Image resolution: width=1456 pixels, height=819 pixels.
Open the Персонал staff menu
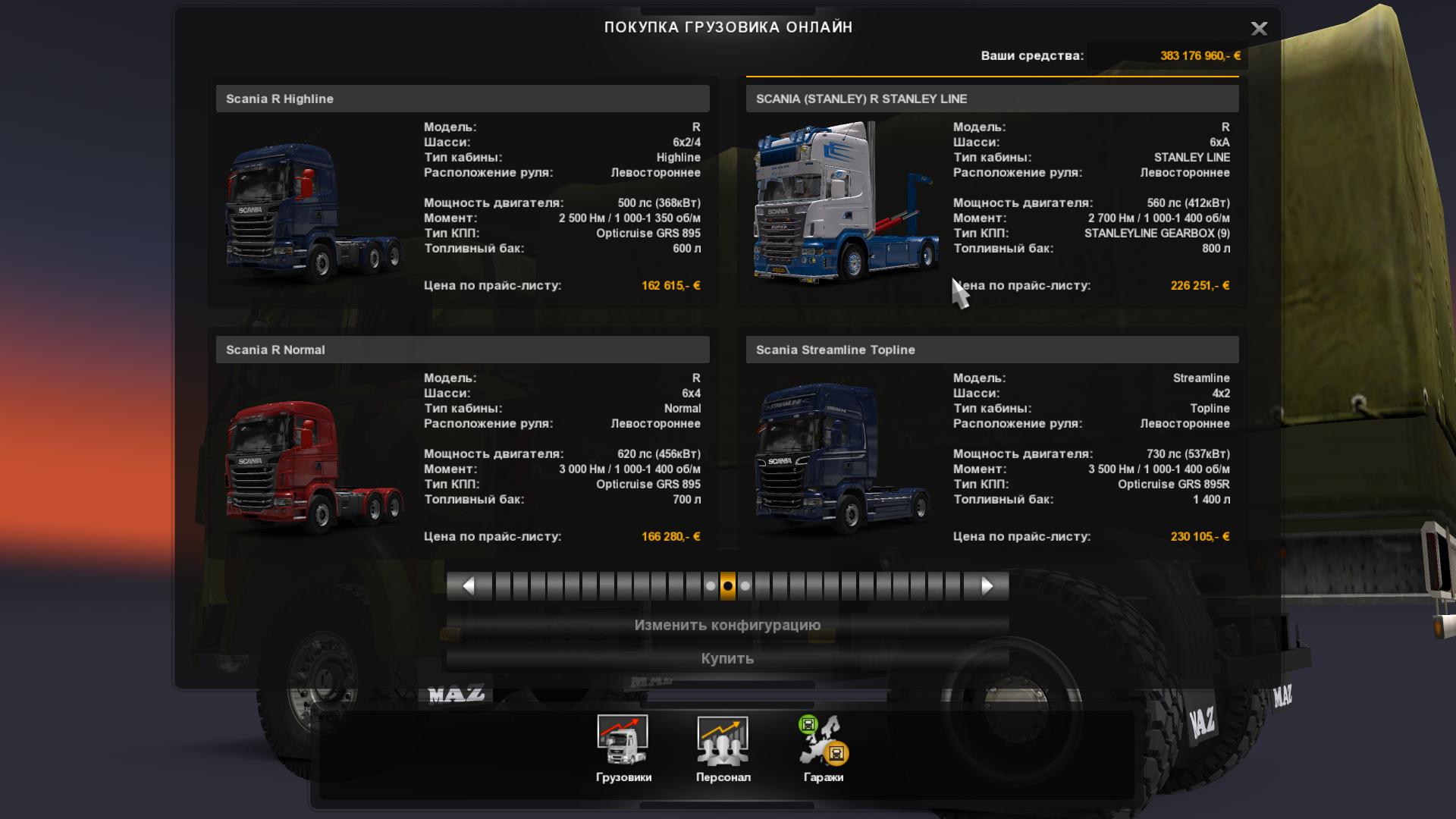(x=723, y=748)
